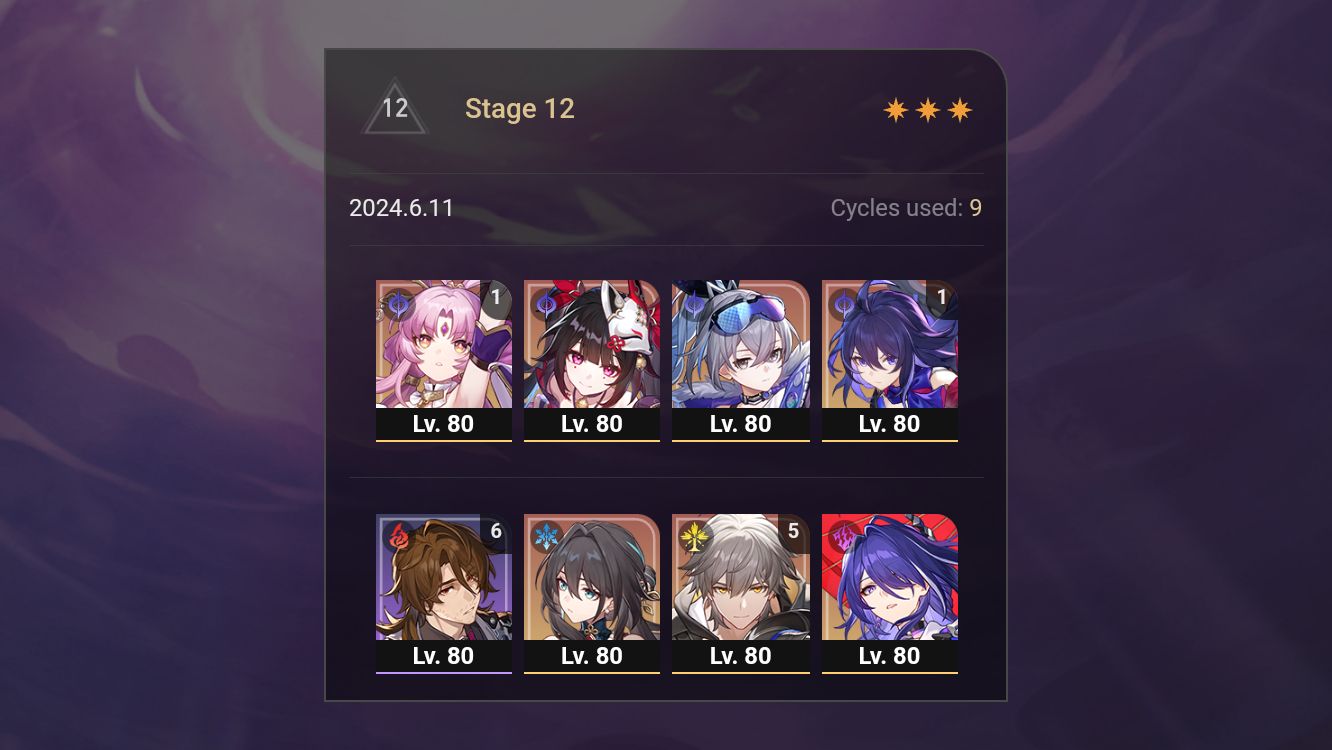1332x750 pixels.
Task: Select Silver Wolf's character portrait
Action: pyautogui.click(x=740, y=345)
